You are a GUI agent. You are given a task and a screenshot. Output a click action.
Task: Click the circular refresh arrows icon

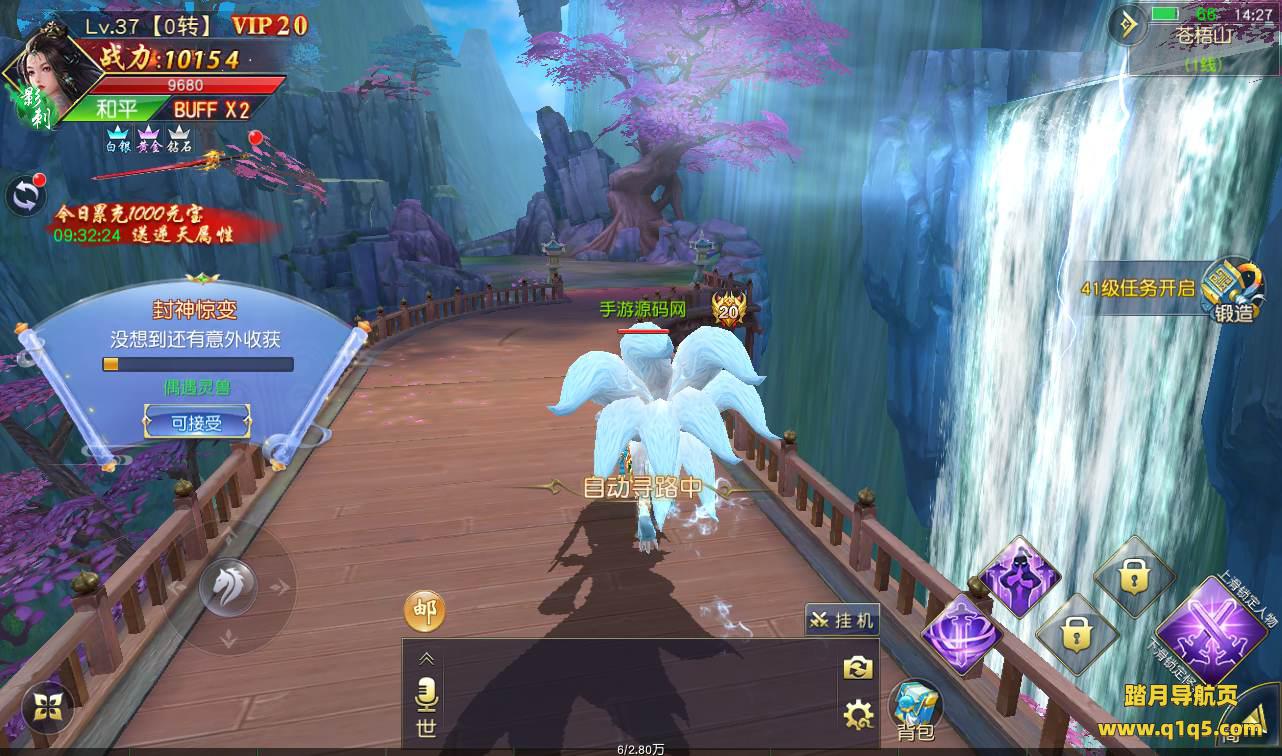tap(24, 195)
